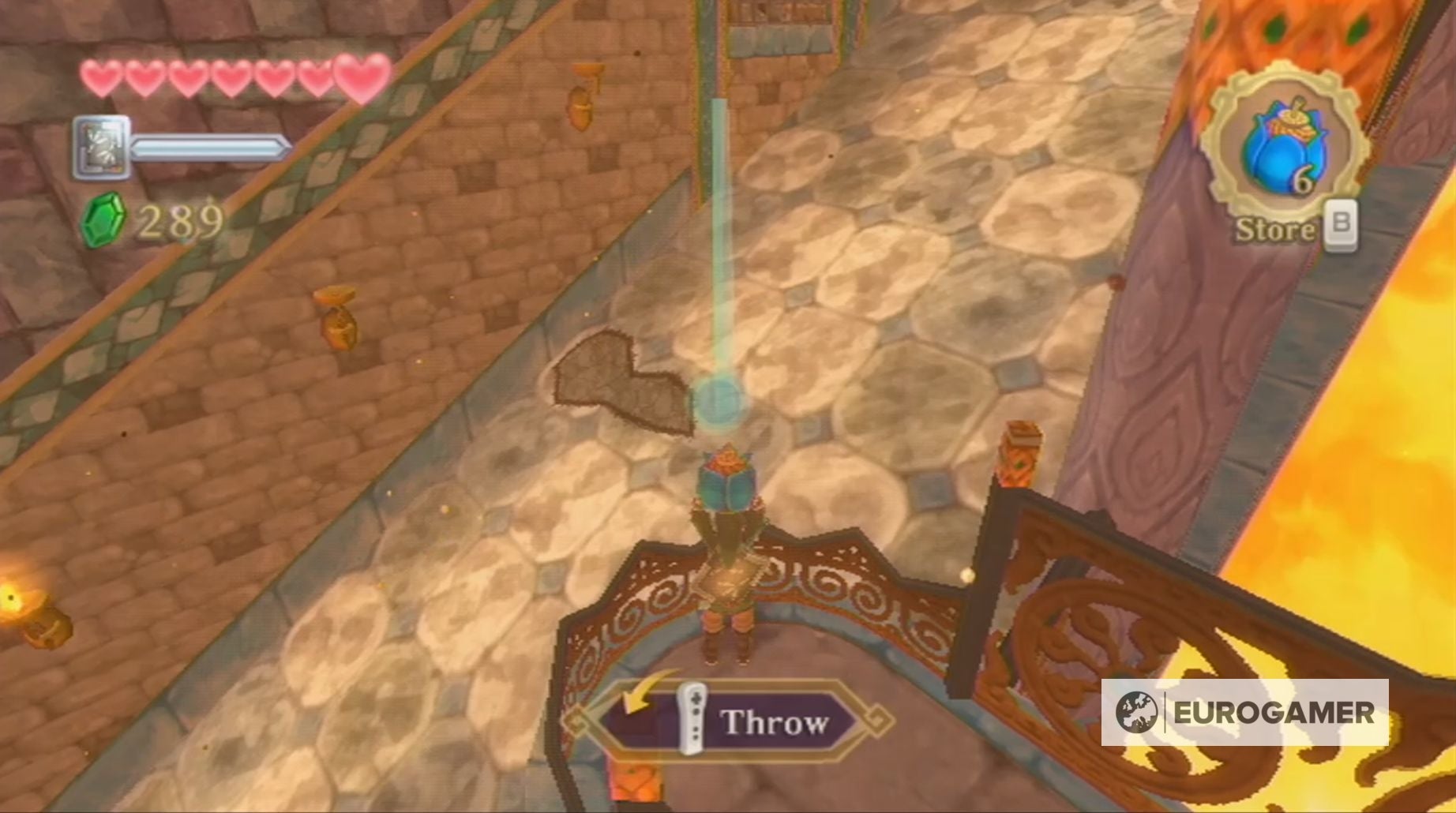Screen dimensions: 1456x813
Task: Click the last full heart to toggle it
Action: pos(362,77)
